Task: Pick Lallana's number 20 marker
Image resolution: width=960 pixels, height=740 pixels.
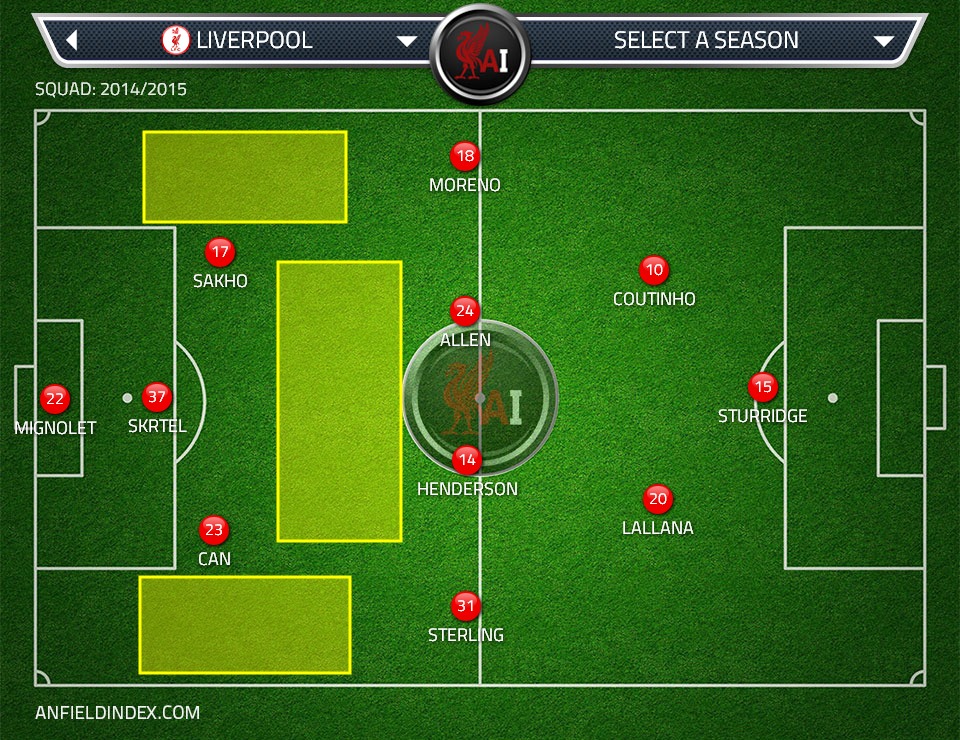Action: tap(657, 499)
